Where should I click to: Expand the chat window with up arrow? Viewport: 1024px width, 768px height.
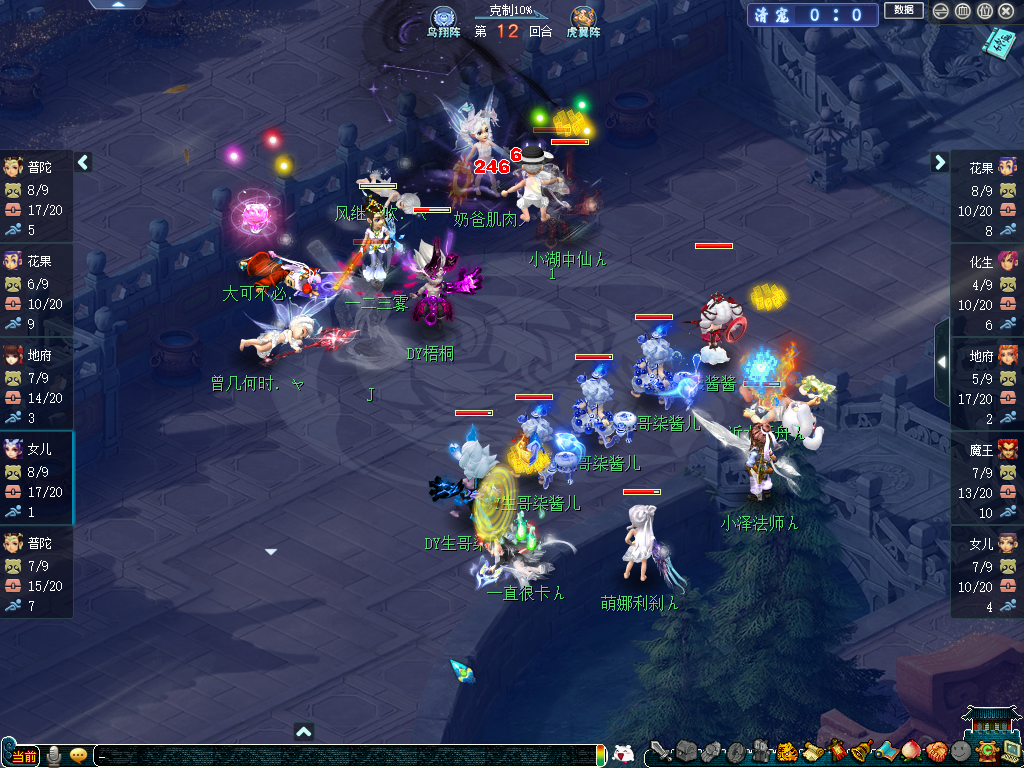tap(304, 731)
